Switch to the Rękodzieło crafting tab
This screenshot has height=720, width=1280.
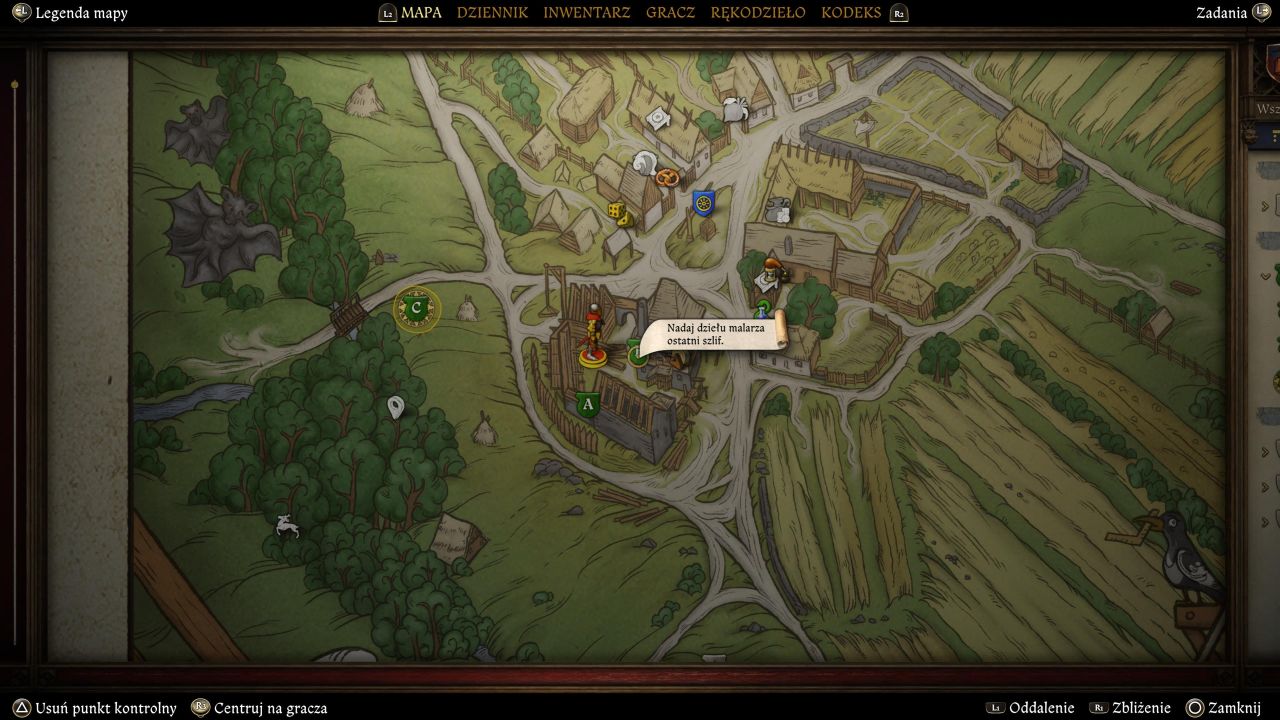(757, 13)
